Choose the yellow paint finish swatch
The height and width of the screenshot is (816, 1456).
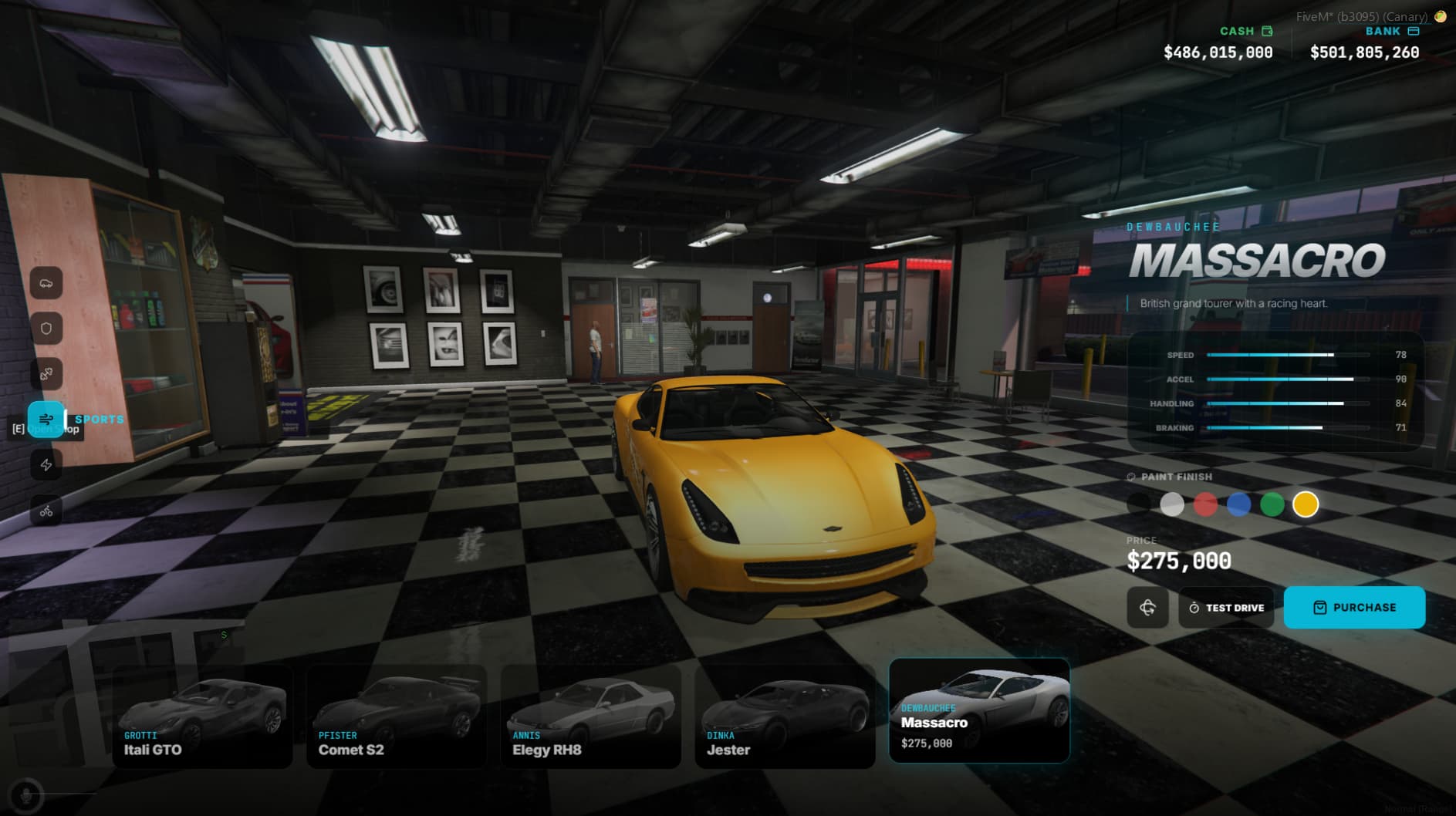click(x=1306, y=504)
